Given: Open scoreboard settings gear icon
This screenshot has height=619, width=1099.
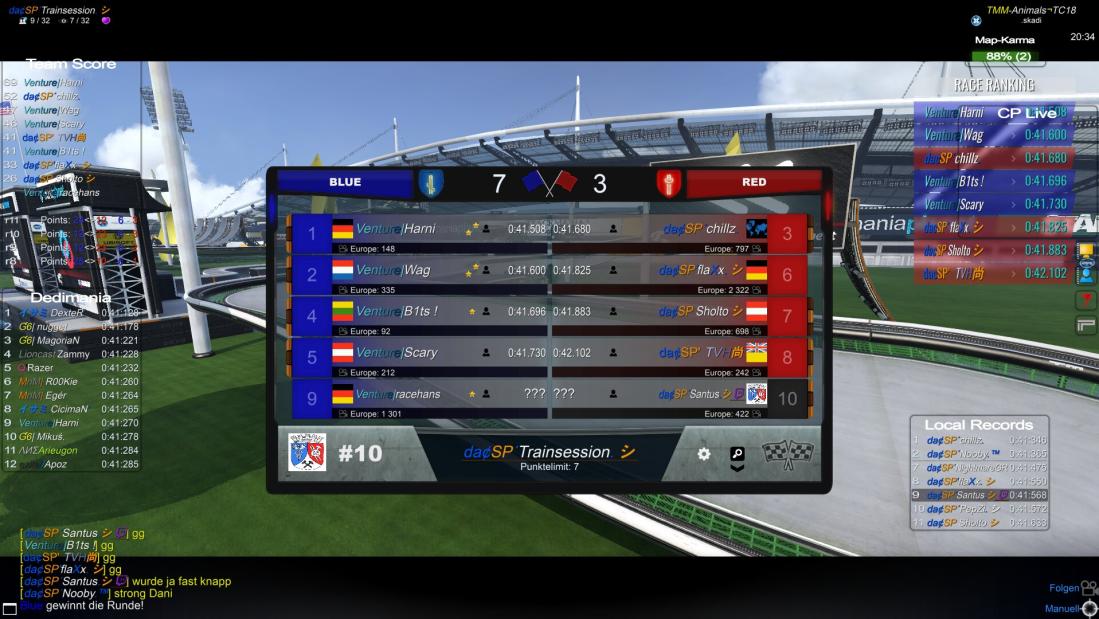Looking at the screenshot, I should 703,454.
